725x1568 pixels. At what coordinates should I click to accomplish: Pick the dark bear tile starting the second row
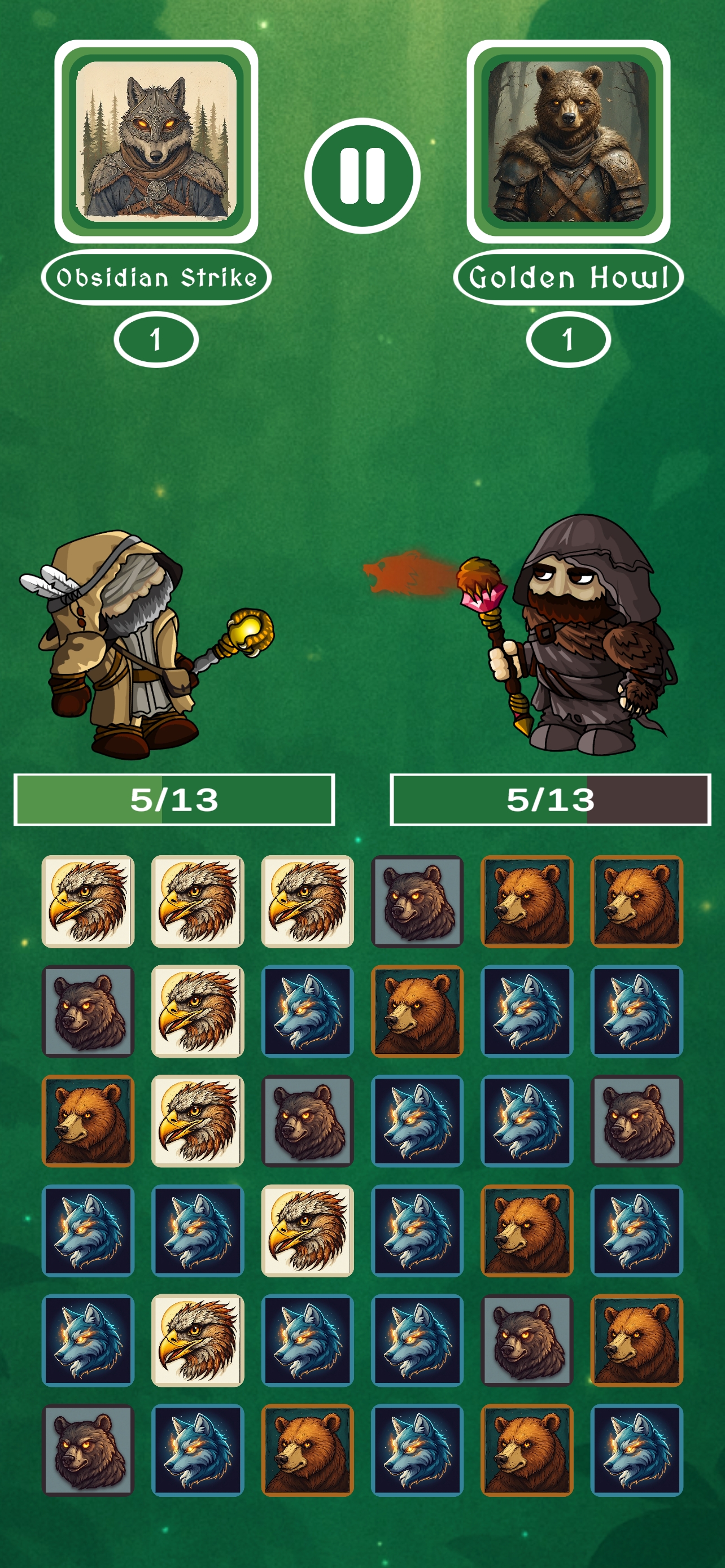(x=88, y=1011)
